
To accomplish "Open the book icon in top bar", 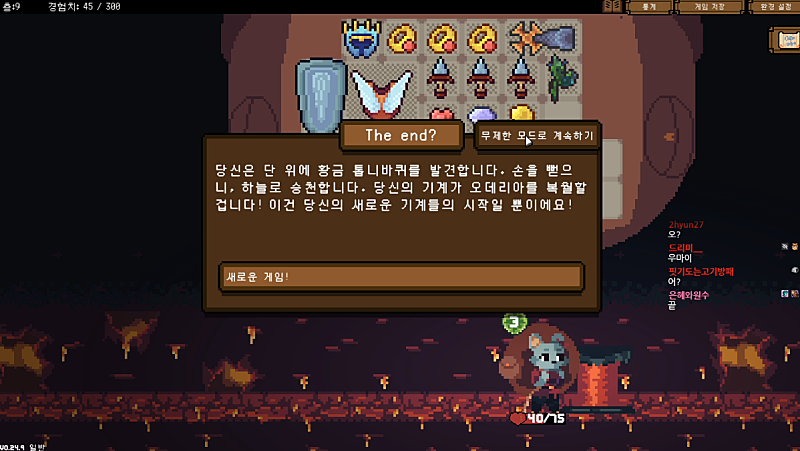I will [x=611, y=7].
